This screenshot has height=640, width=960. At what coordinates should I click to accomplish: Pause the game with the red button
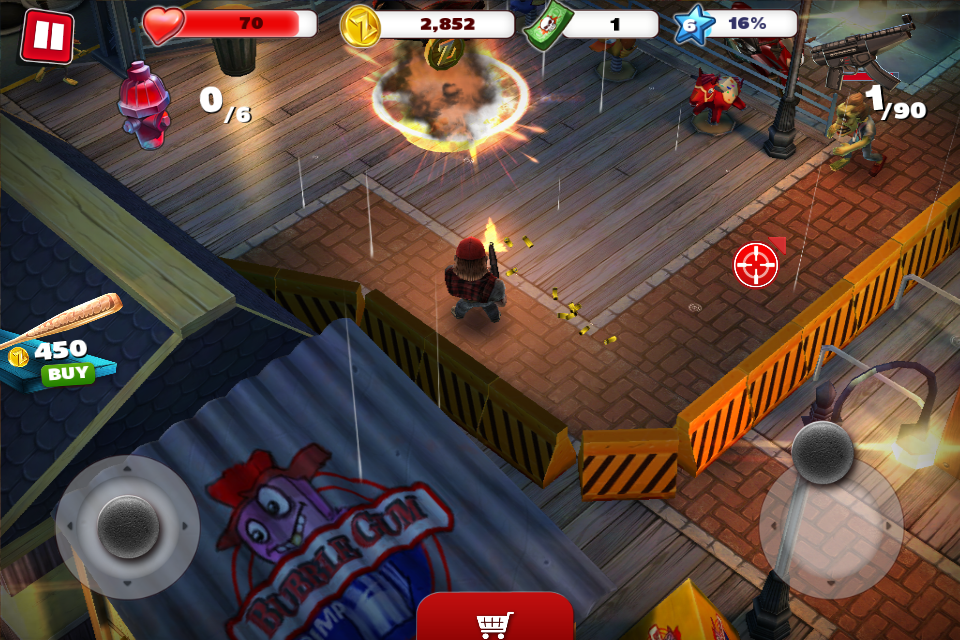pos(46,36)
